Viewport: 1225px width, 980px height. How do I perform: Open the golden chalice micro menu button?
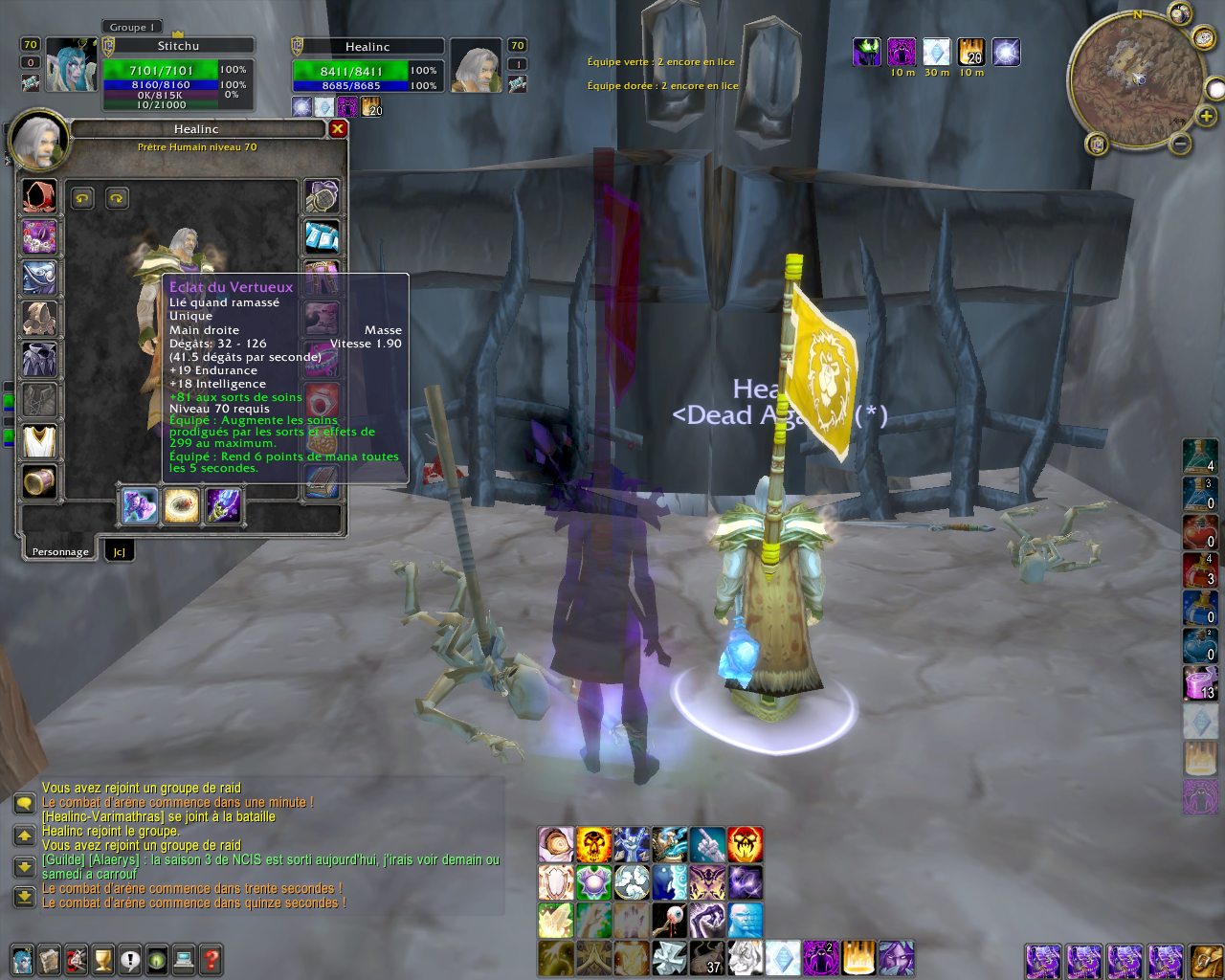(x=103, y=958)
